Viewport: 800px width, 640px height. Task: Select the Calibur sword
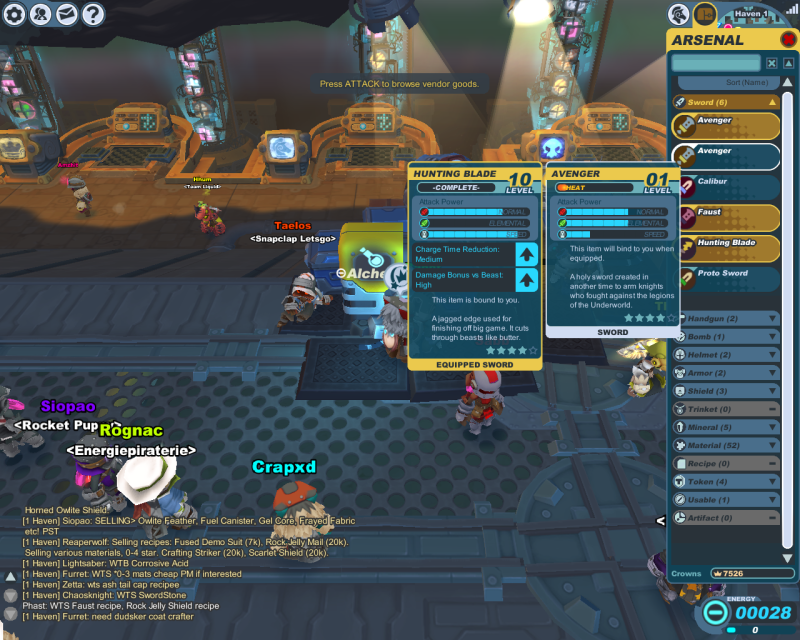tap(725, 187)
